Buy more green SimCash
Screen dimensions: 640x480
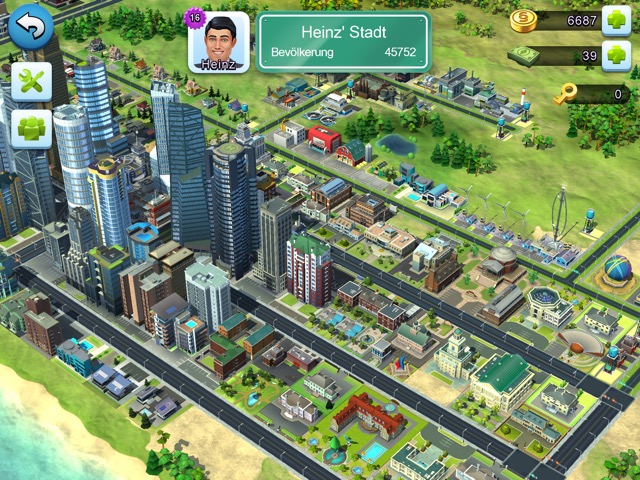click(x=616, y=57)
